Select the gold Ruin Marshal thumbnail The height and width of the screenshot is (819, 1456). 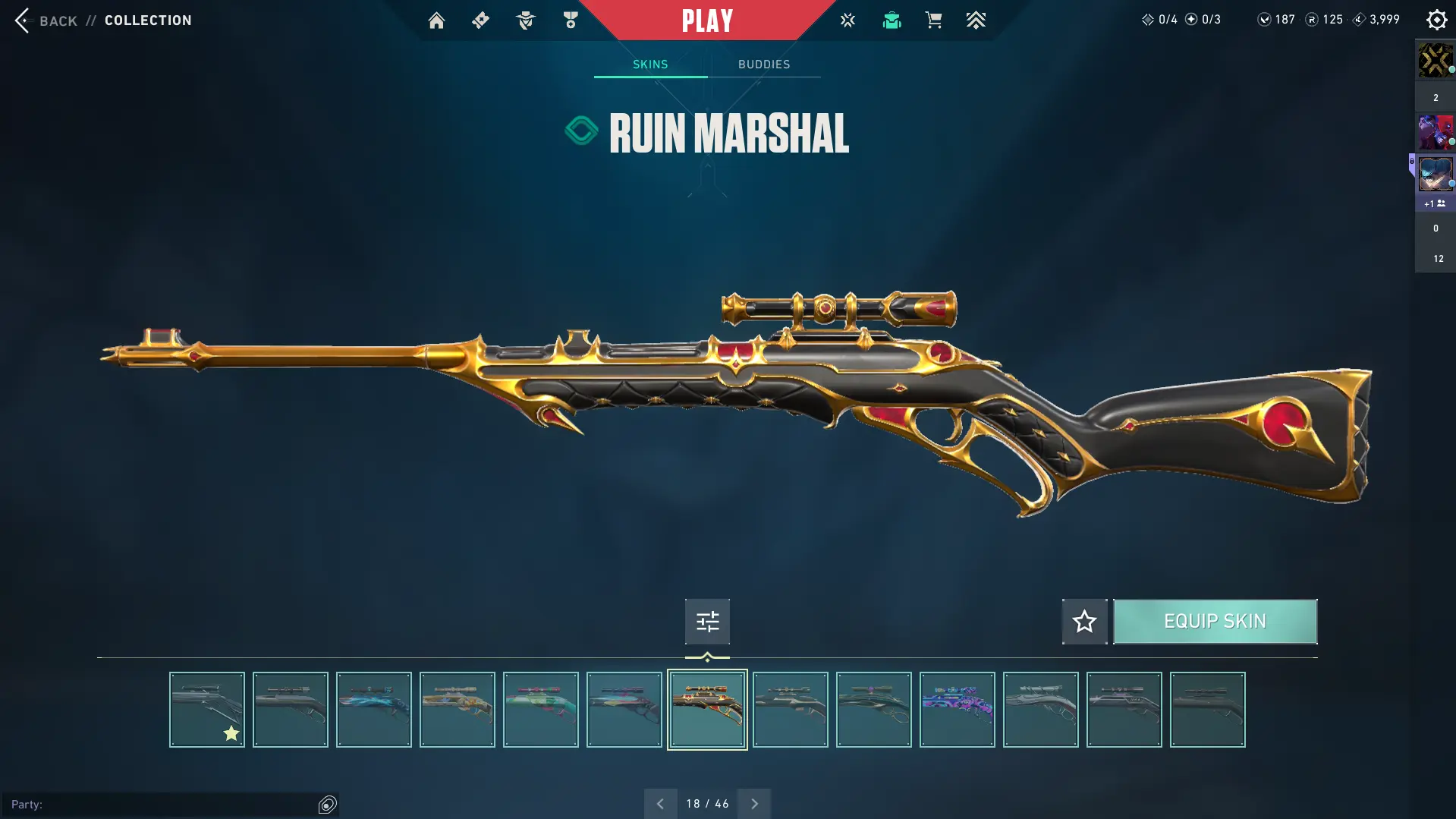coord(707,710)
